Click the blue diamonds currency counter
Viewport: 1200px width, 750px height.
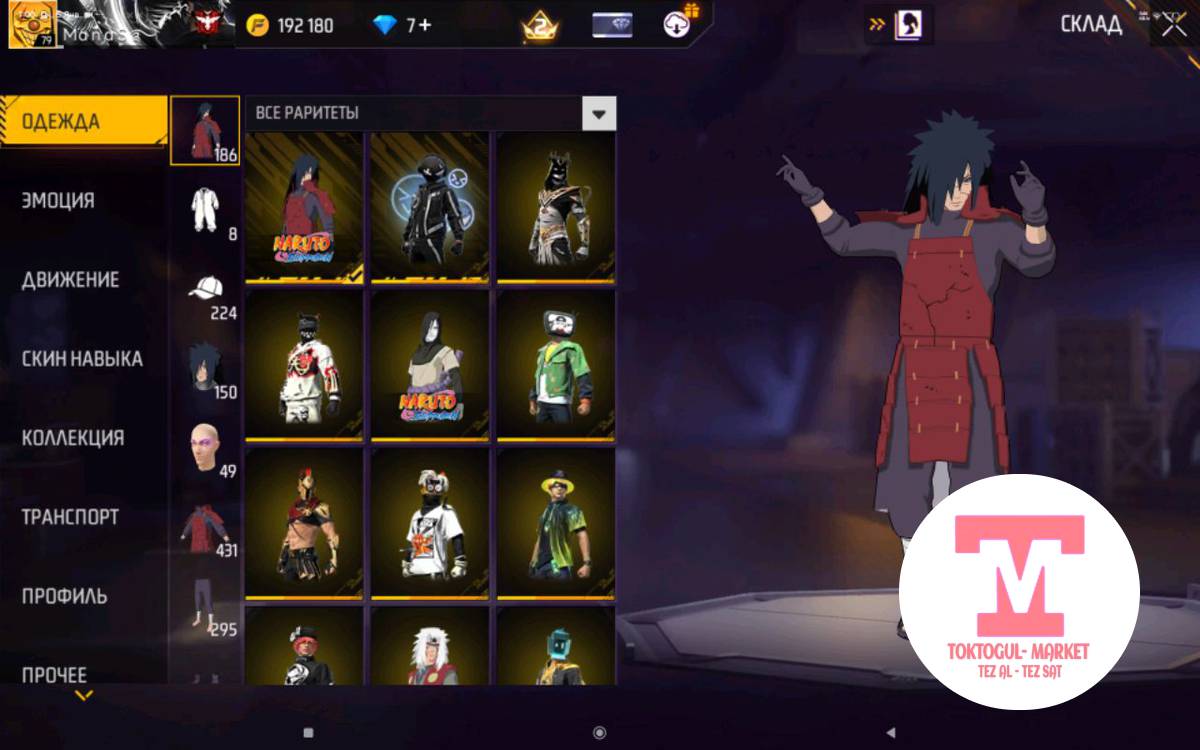(x=402, y=25)
